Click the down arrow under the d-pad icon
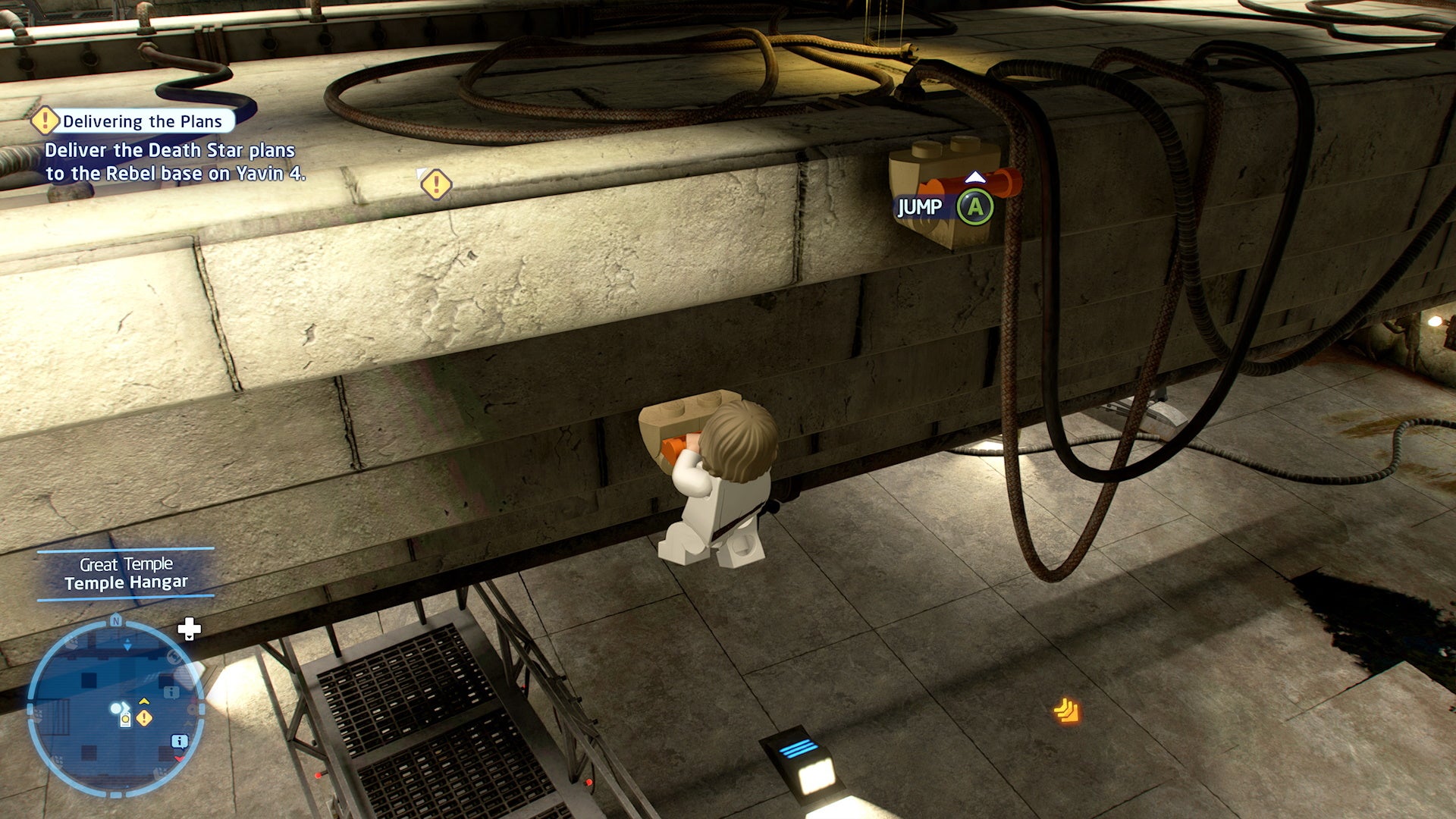 [189, 637]
